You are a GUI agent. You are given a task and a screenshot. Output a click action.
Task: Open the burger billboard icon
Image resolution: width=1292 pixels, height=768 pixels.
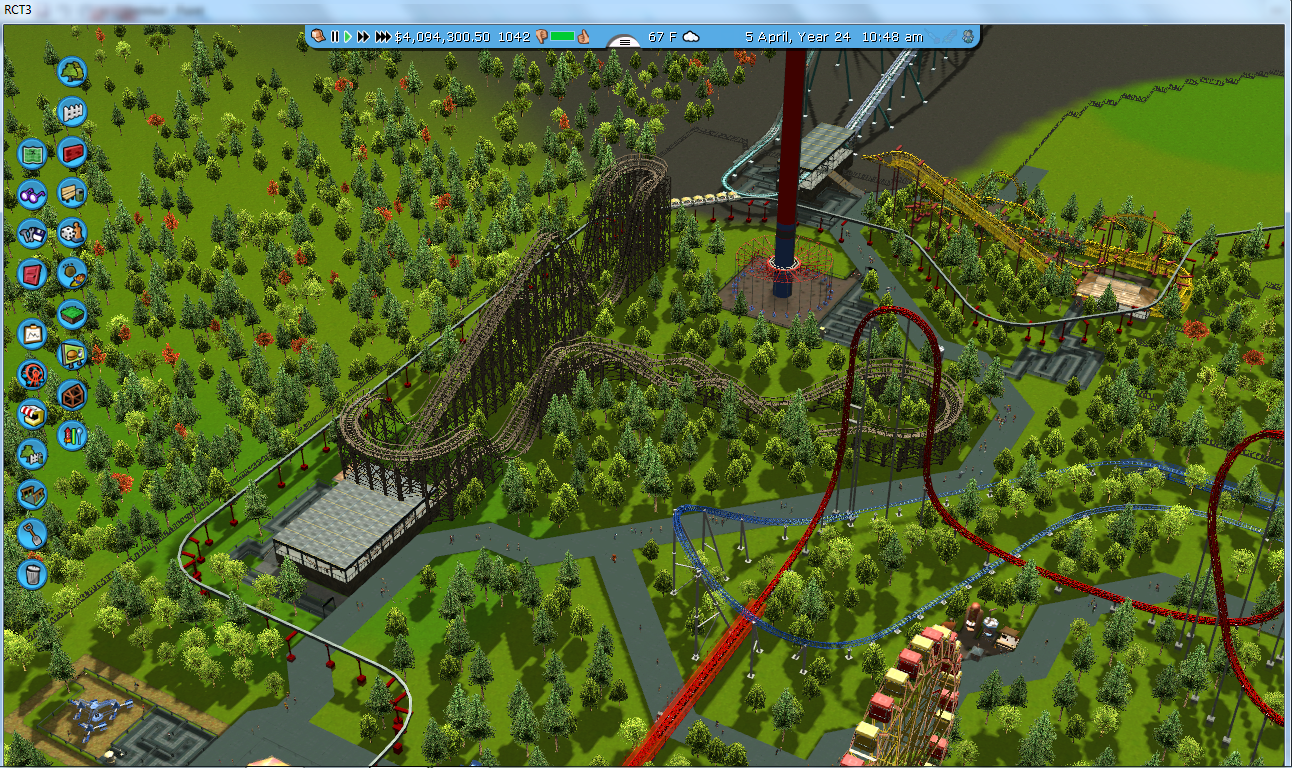(x=72, y=353)
